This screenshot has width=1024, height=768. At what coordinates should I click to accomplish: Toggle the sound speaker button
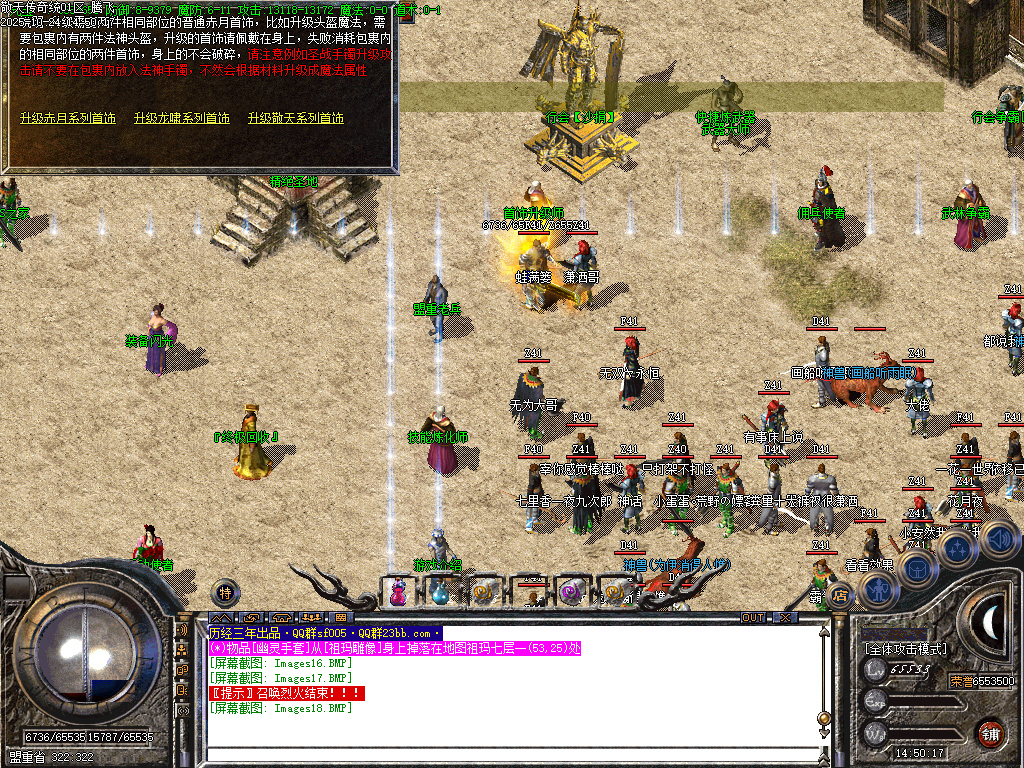998,539
